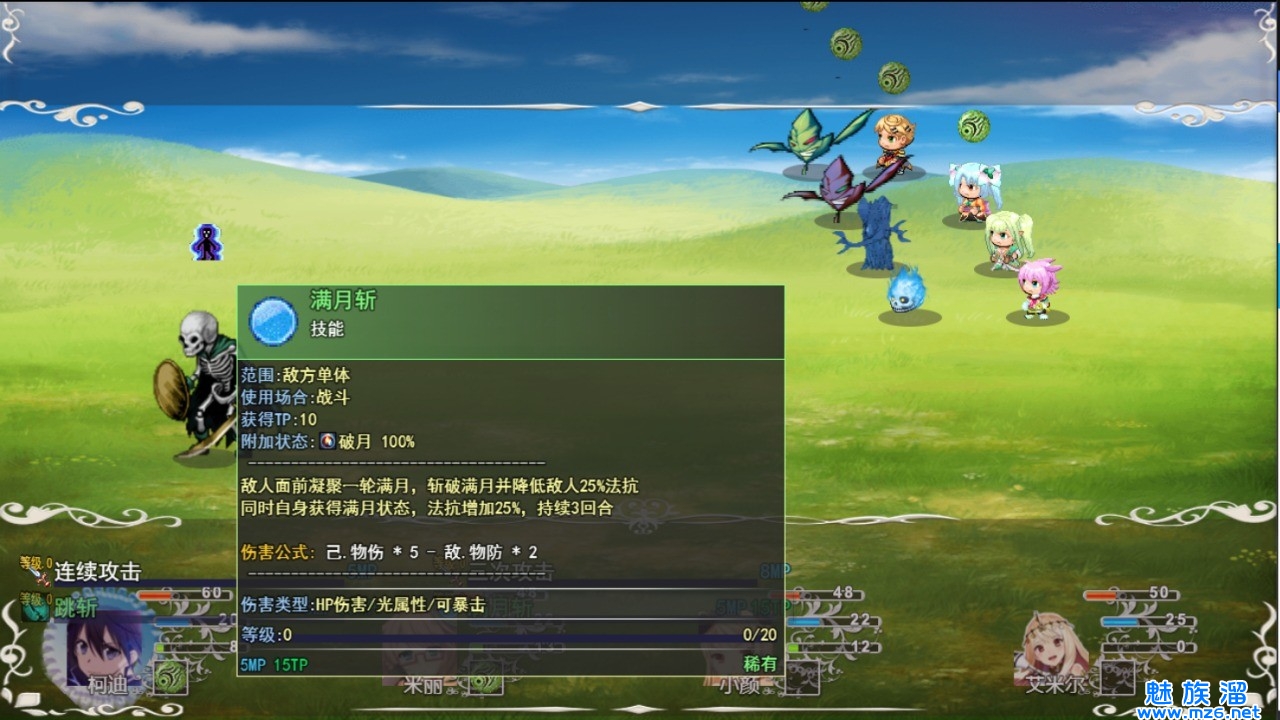
Task: Choose the 跳斩 skill entry
Action: point(75,606)
